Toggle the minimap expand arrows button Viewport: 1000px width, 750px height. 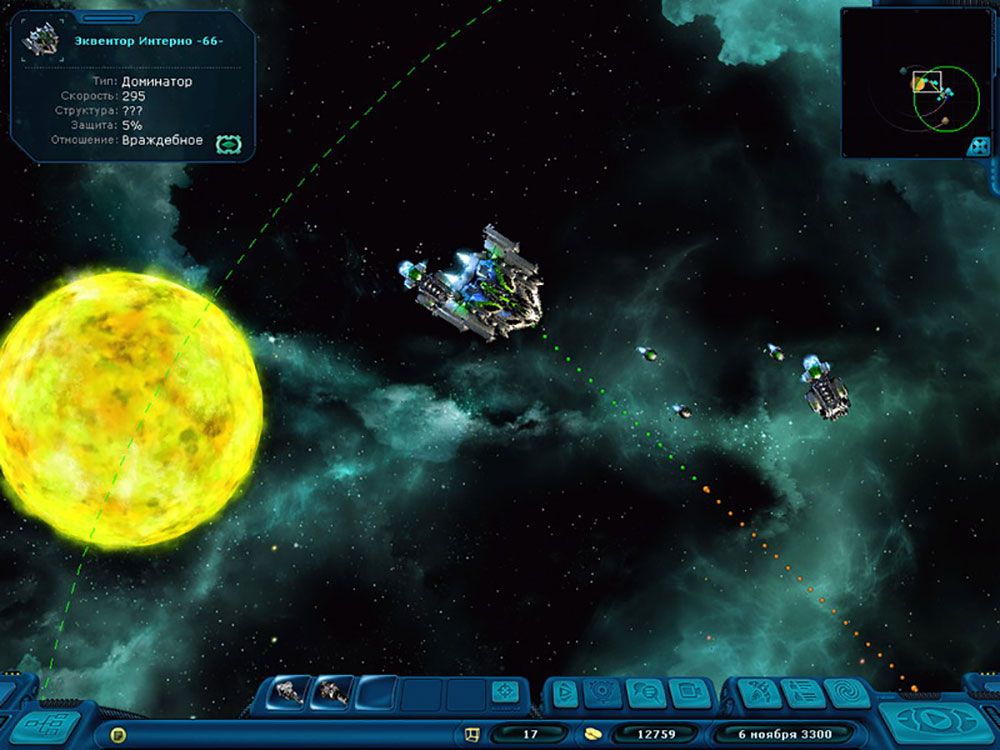click(x=978, y=146)
